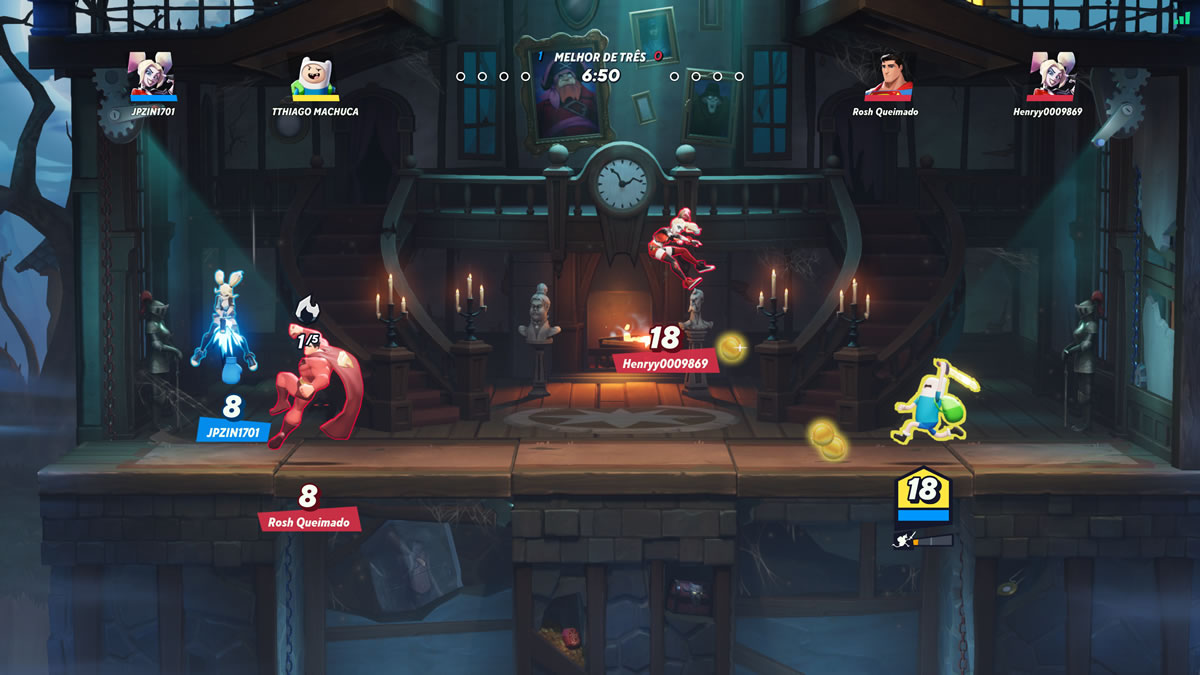Click TTHIAGO MACHUCA's Finn portrait
Viewport: 1200px width, 675px height.
coord(312,75)
